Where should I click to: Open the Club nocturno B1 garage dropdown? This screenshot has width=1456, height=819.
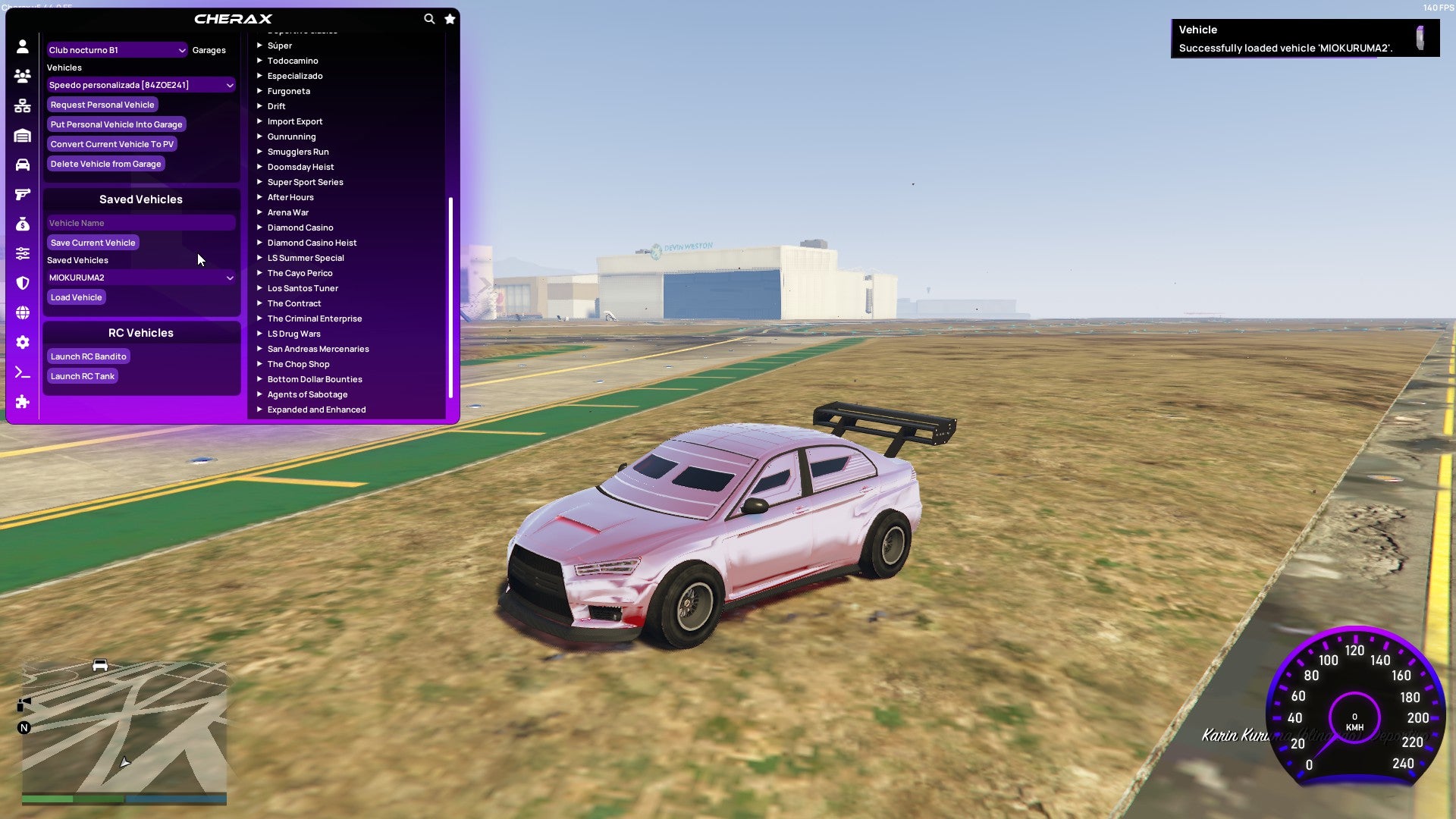click(x=117, y=49)
